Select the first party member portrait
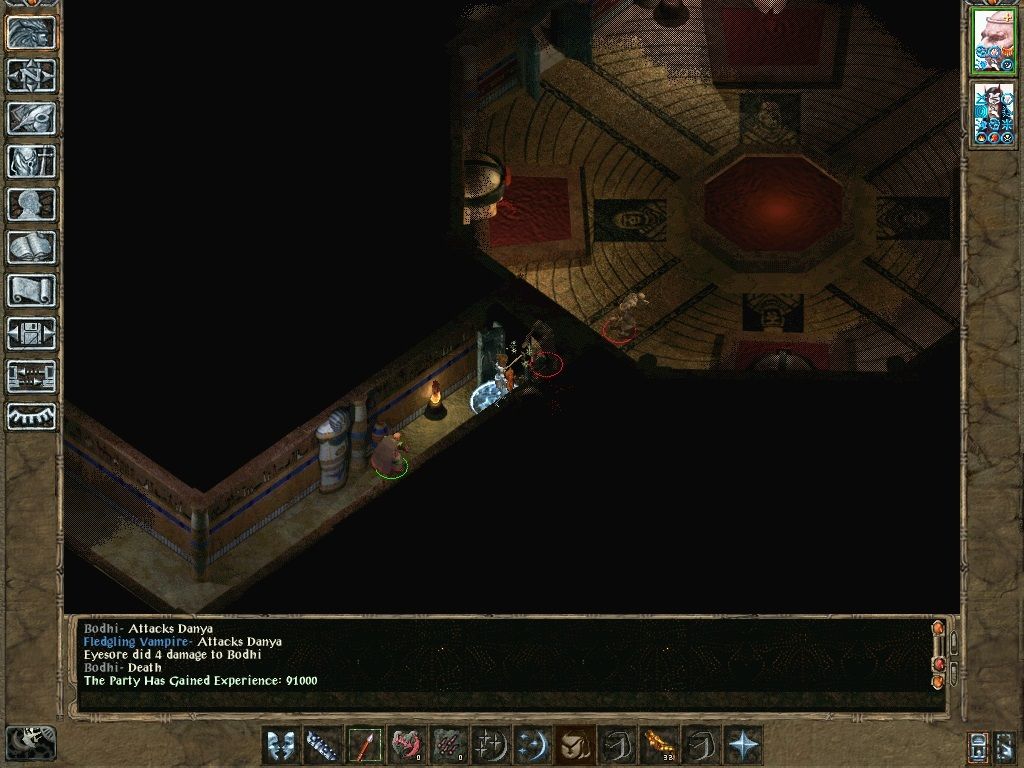The height and width of the screenshot is (768, 1024). click(x=993, y=40)
